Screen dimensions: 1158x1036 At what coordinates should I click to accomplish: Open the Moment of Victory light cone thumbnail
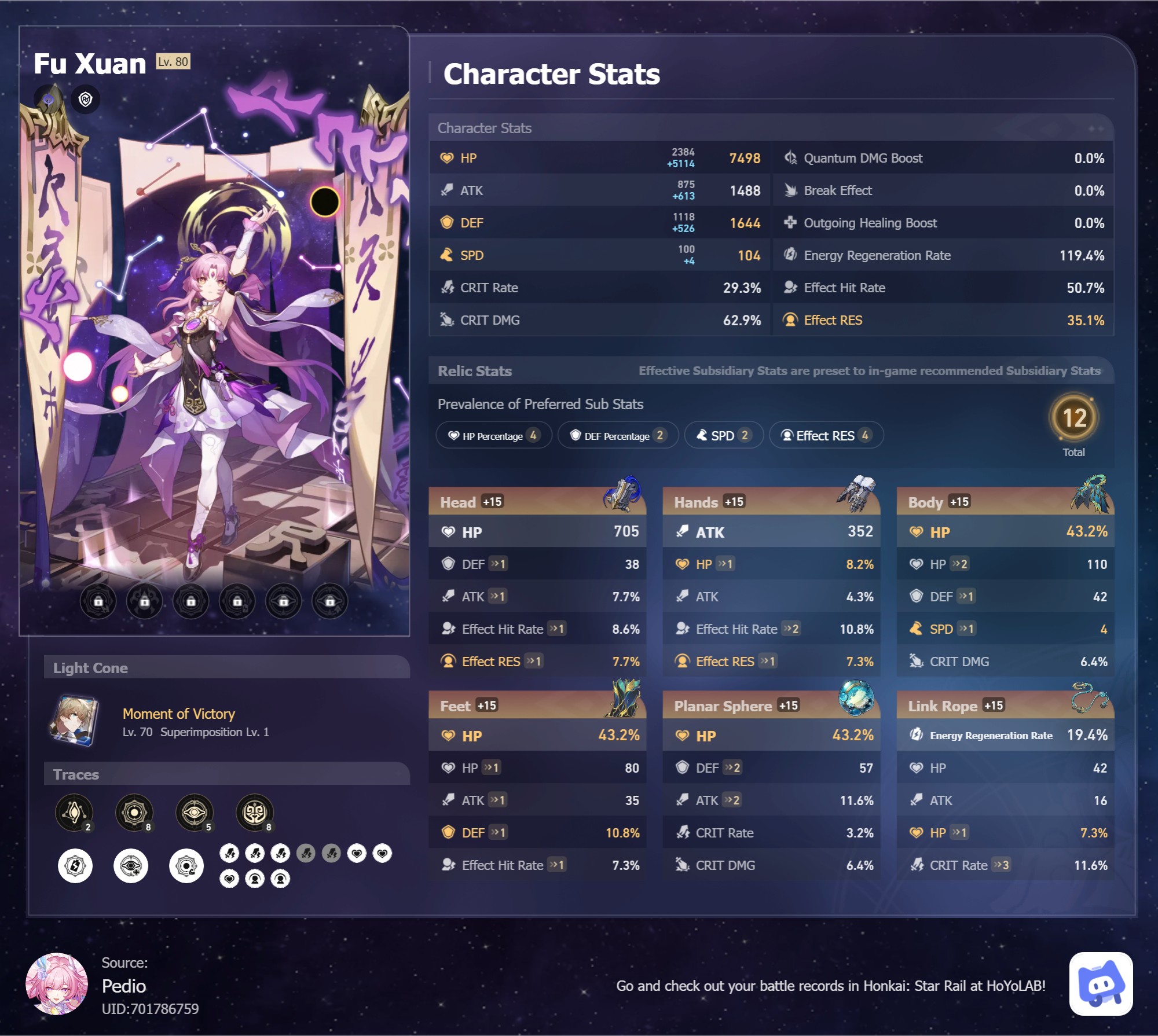coord(74,721)
